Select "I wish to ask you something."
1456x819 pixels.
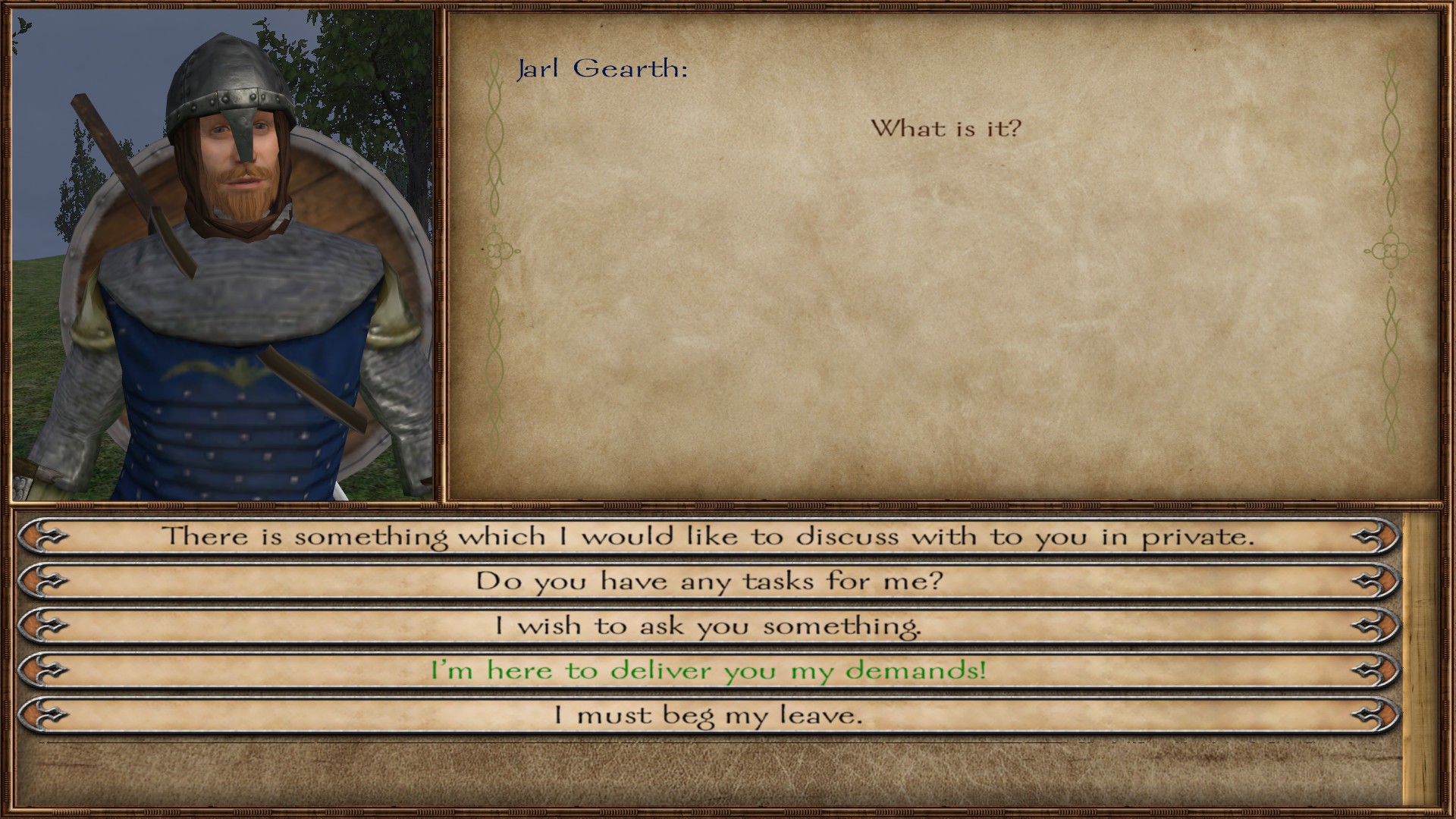pos(708,626)
